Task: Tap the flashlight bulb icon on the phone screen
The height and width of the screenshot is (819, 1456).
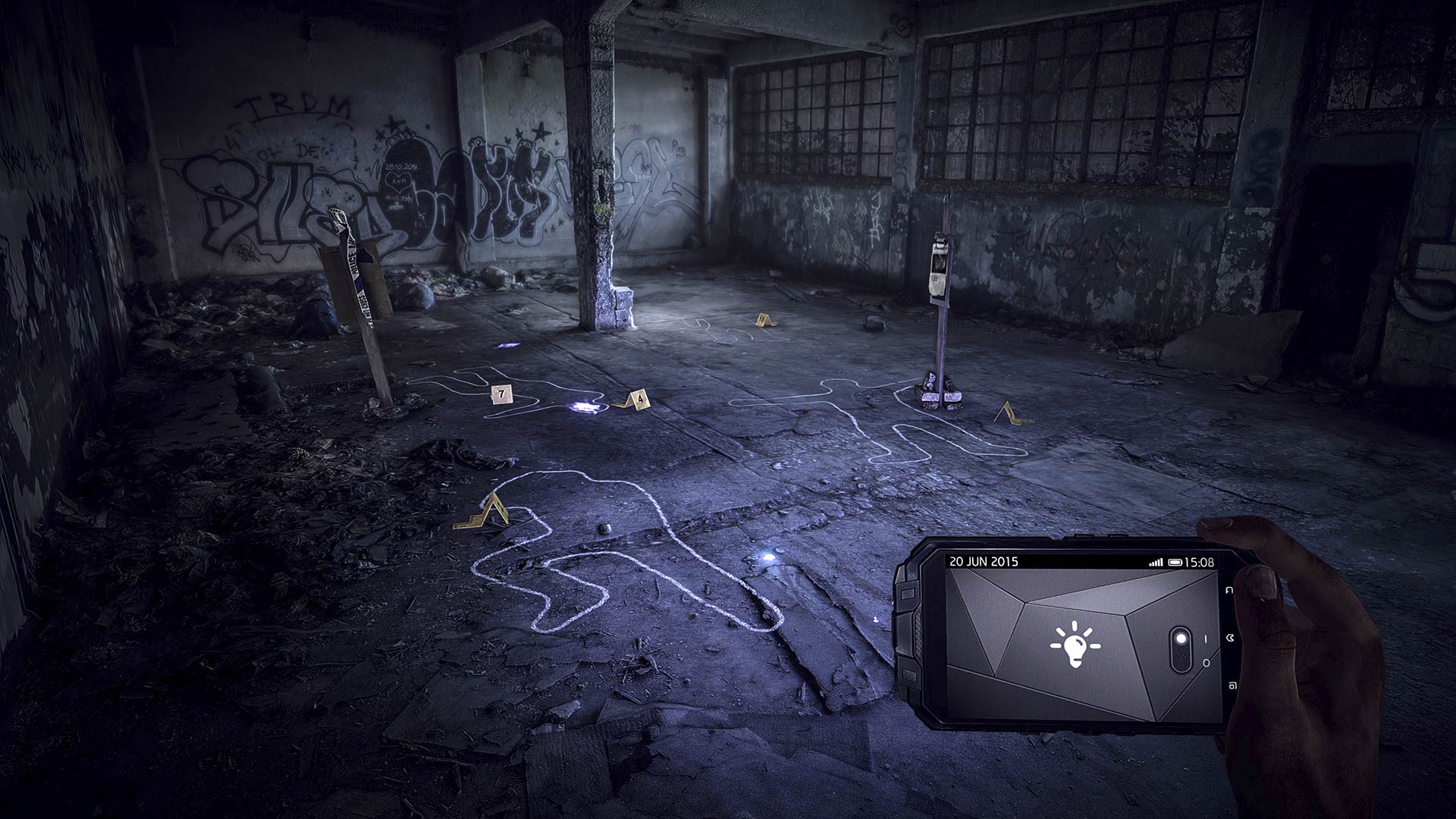Action: coord(1075,645)
